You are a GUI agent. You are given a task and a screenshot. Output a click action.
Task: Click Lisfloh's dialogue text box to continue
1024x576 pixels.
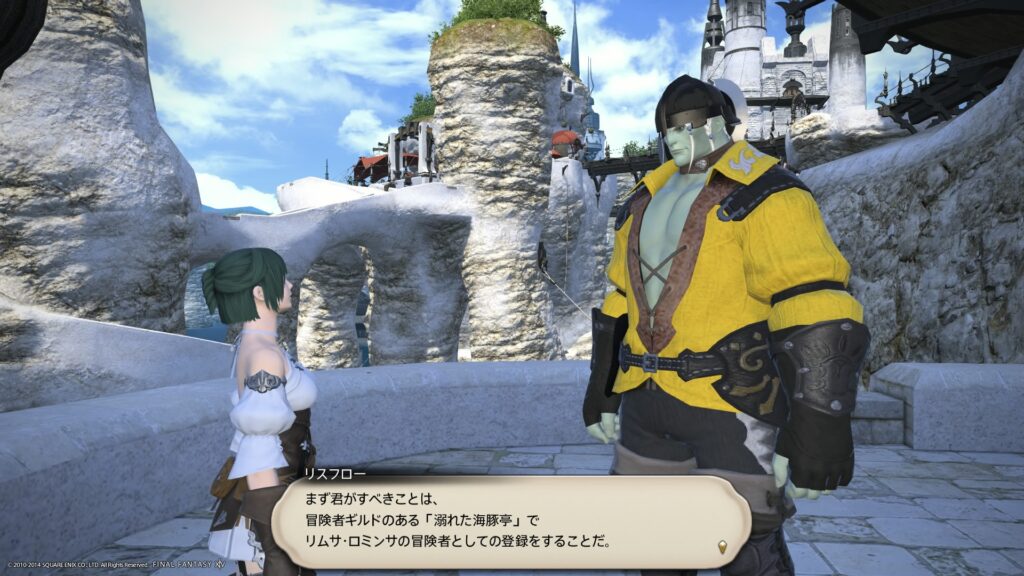(510, 521)
